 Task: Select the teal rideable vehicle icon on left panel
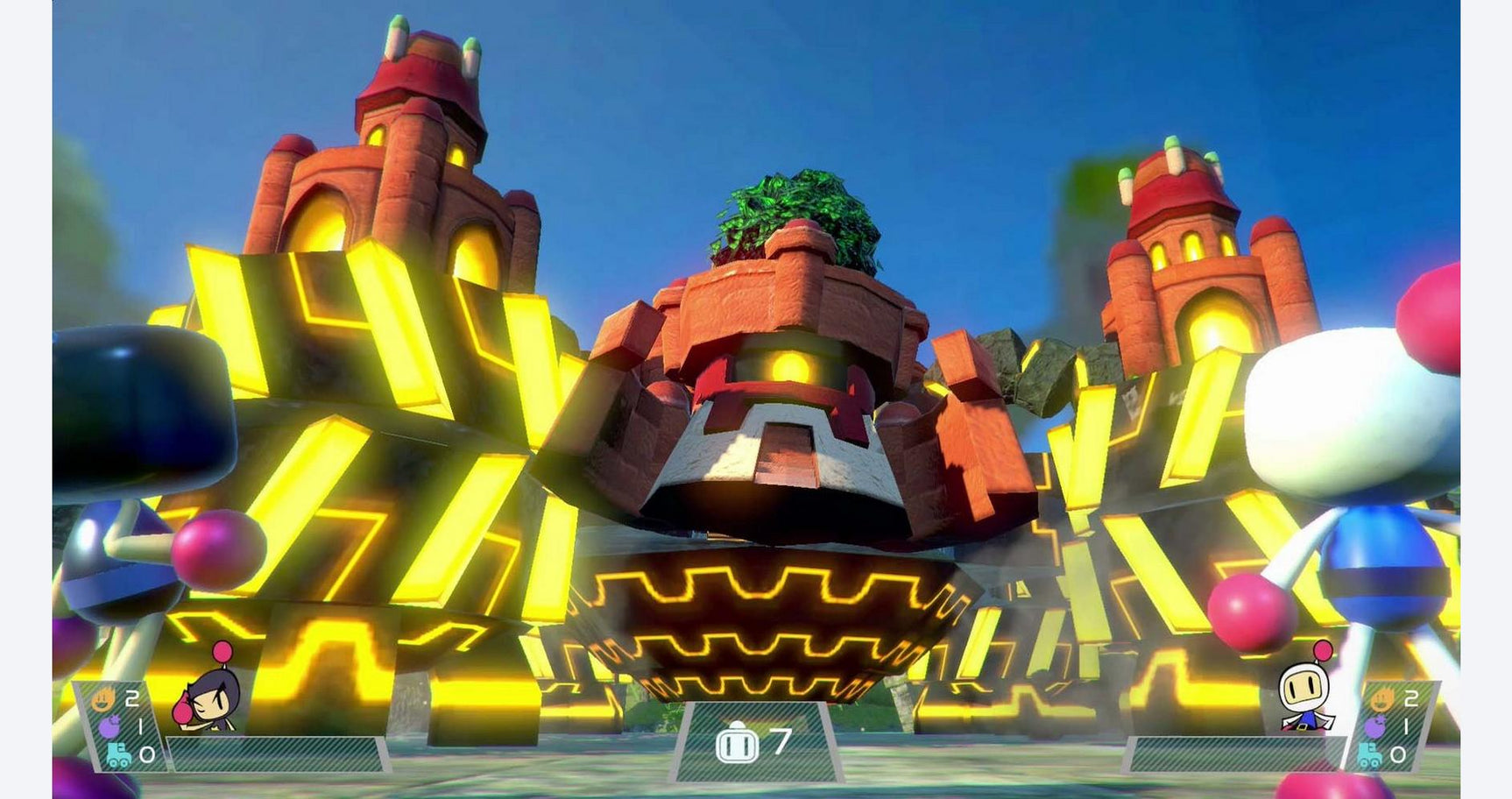click(x=120, y=755)
